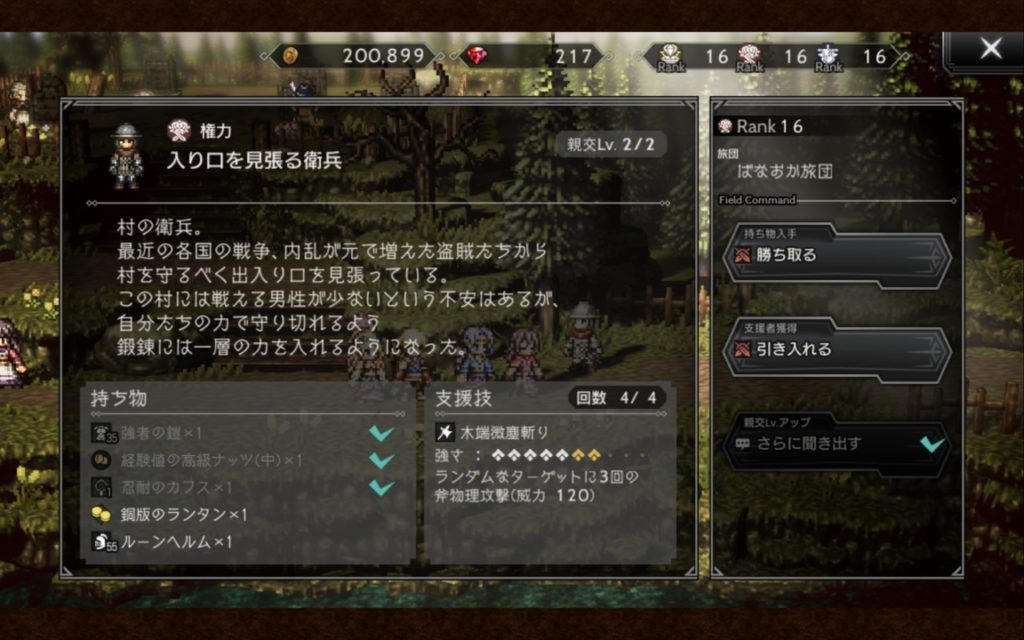
Task: Select the 引き入れる recruit command
Action: point(836,350)
